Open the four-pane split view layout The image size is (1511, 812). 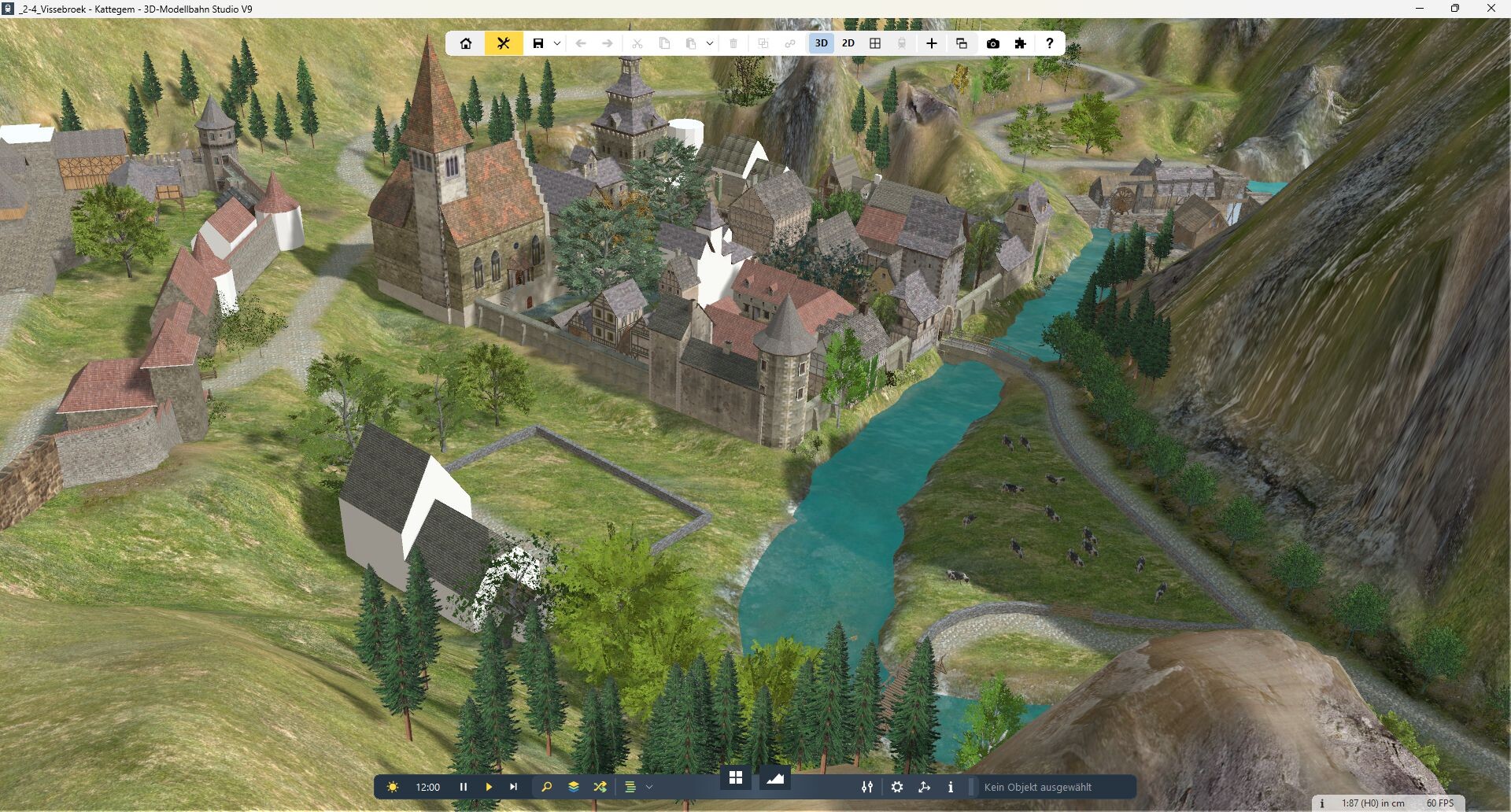(875, 43)
